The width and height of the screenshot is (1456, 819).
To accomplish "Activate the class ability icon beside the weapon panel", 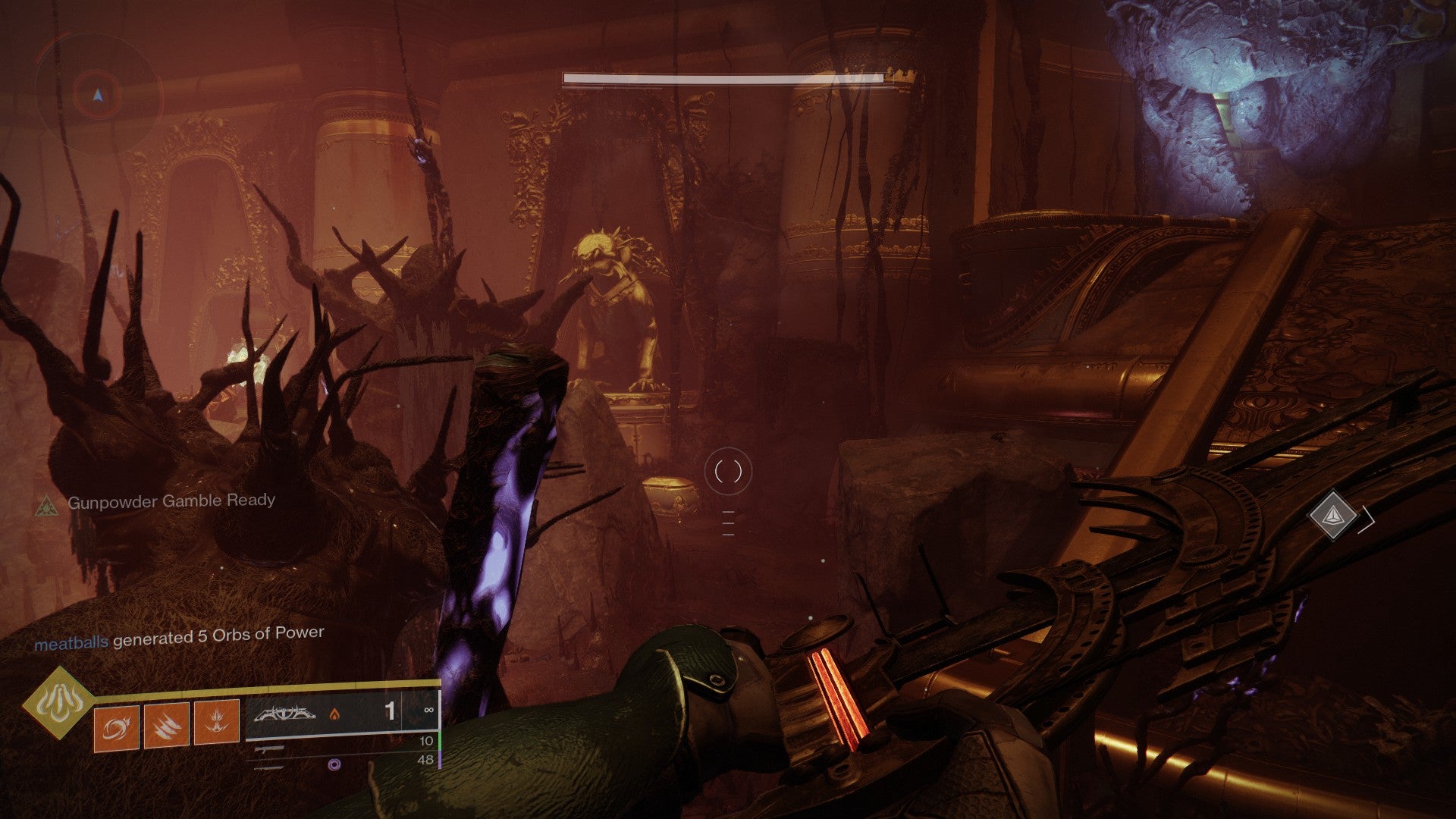I will (217, 723).
